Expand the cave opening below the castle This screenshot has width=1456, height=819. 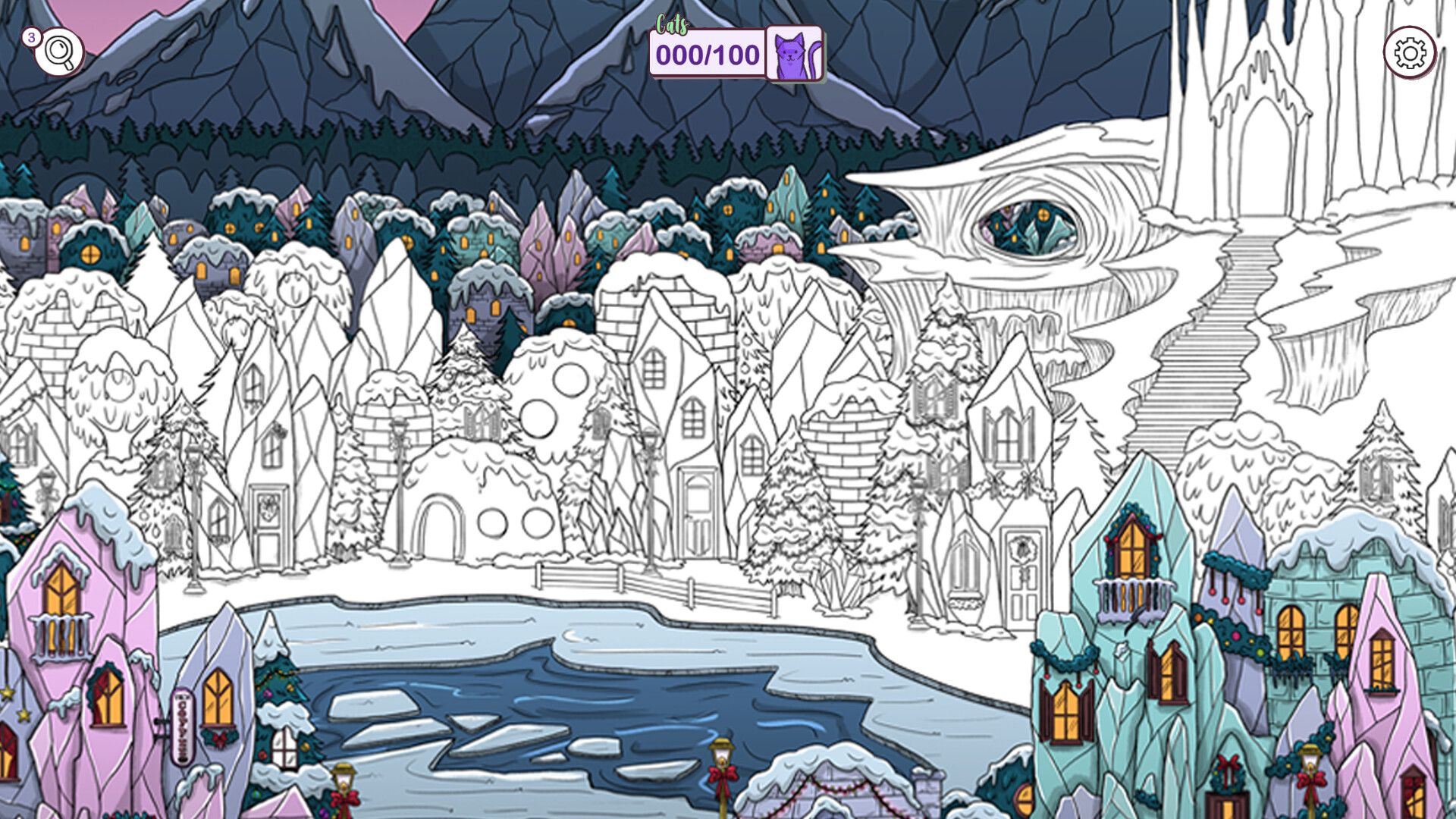tap(1024, 227)
